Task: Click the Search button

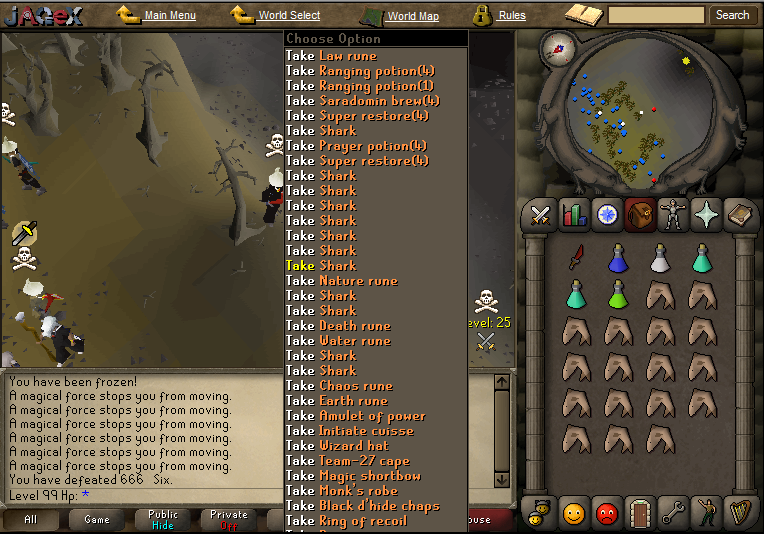Action: tap(732, 15)
